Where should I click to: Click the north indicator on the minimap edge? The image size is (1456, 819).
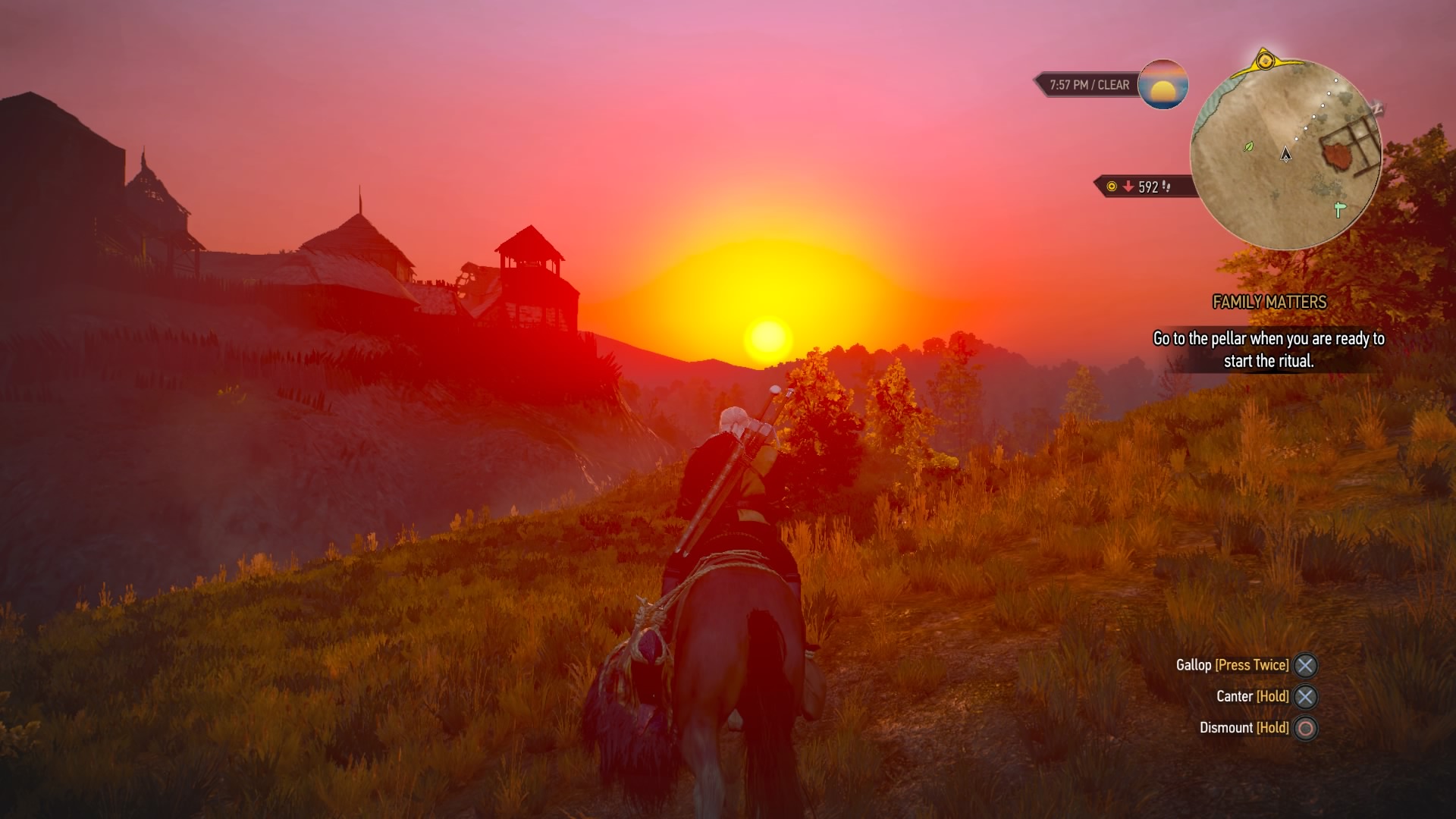click(1376, 108)
